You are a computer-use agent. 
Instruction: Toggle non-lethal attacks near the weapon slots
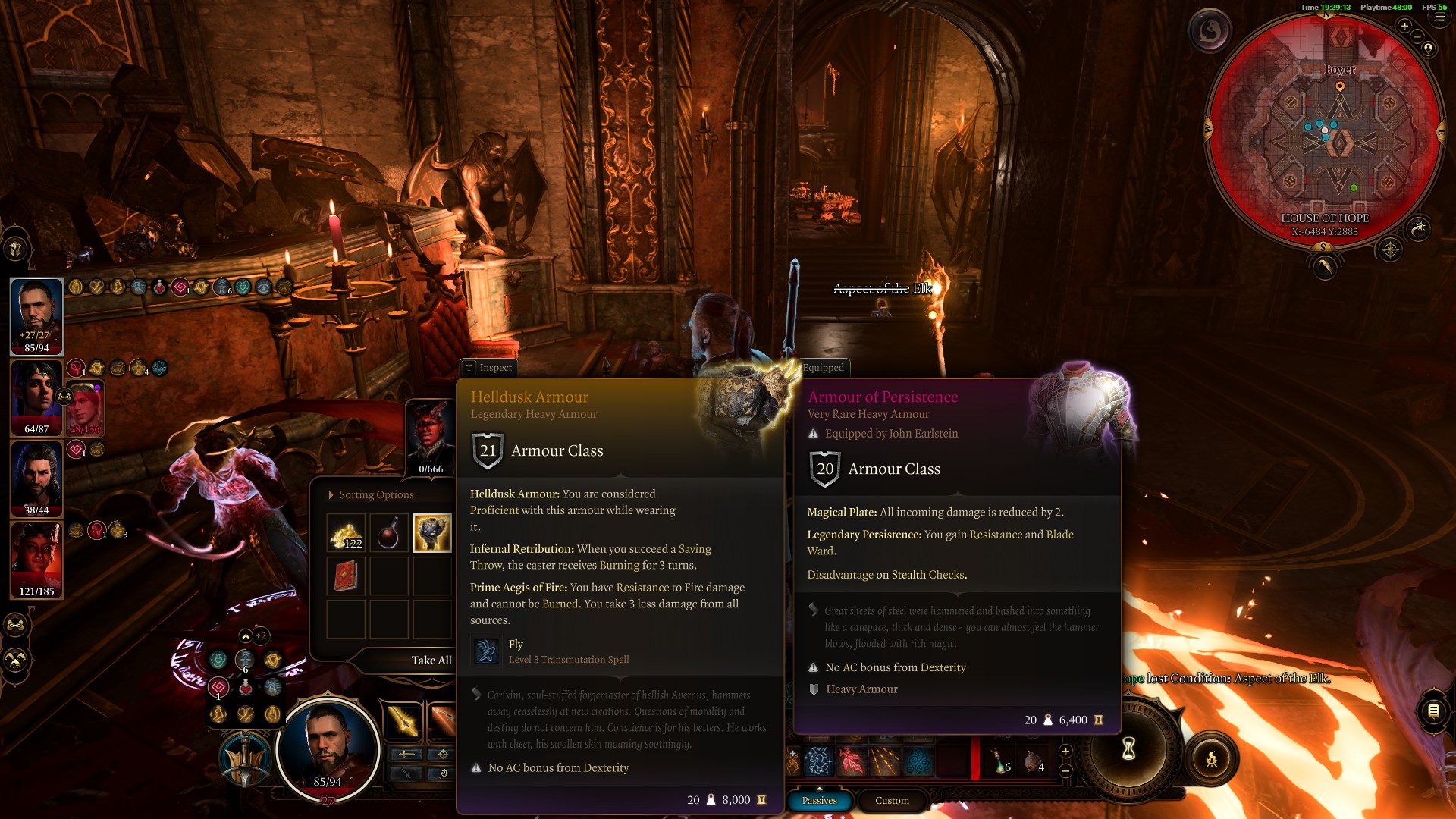click(x=406, y=773)
